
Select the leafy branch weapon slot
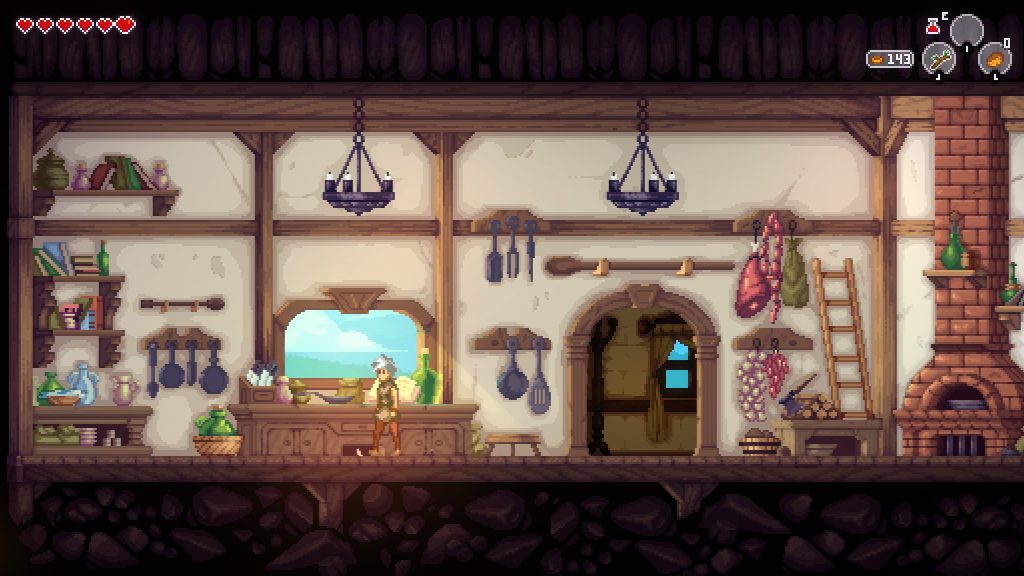tap(938, 59)
